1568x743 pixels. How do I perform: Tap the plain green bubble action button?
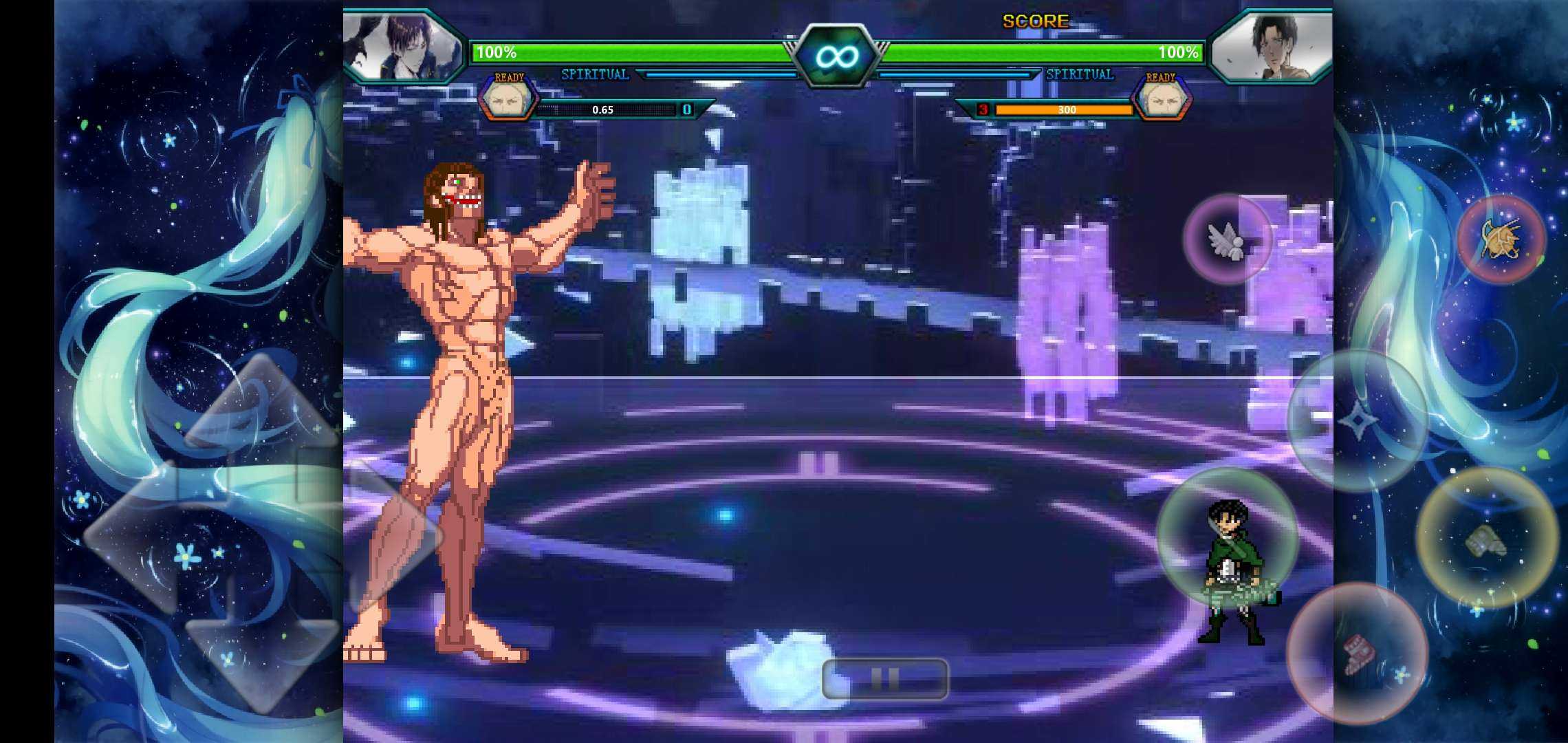[x=1228, y=538]
